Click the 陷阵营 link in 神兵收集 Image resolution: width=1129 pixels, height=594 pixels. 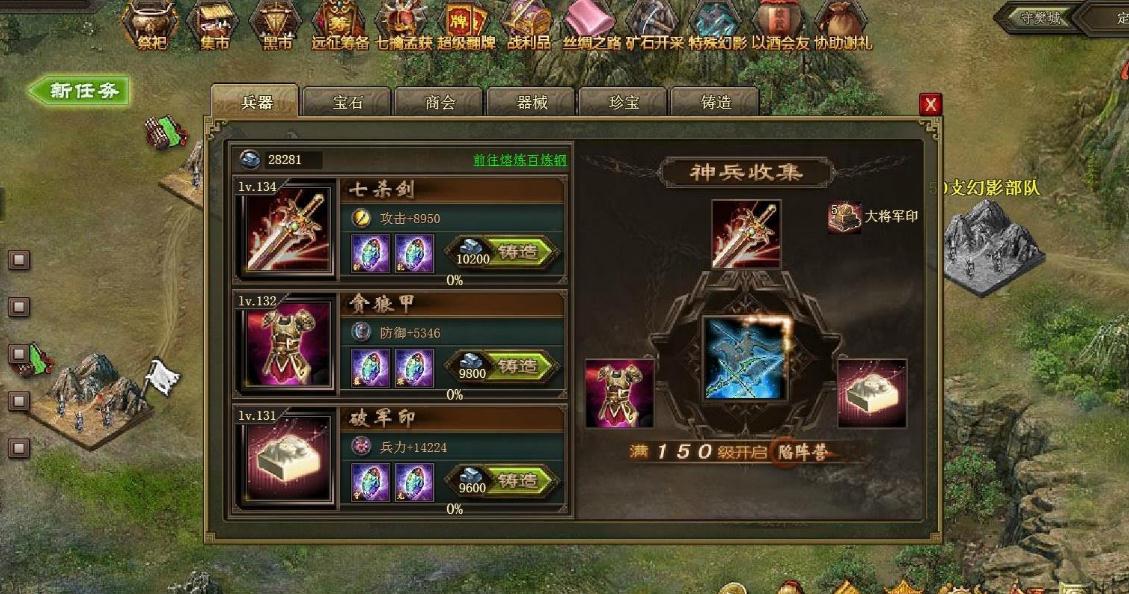(801, 452)
